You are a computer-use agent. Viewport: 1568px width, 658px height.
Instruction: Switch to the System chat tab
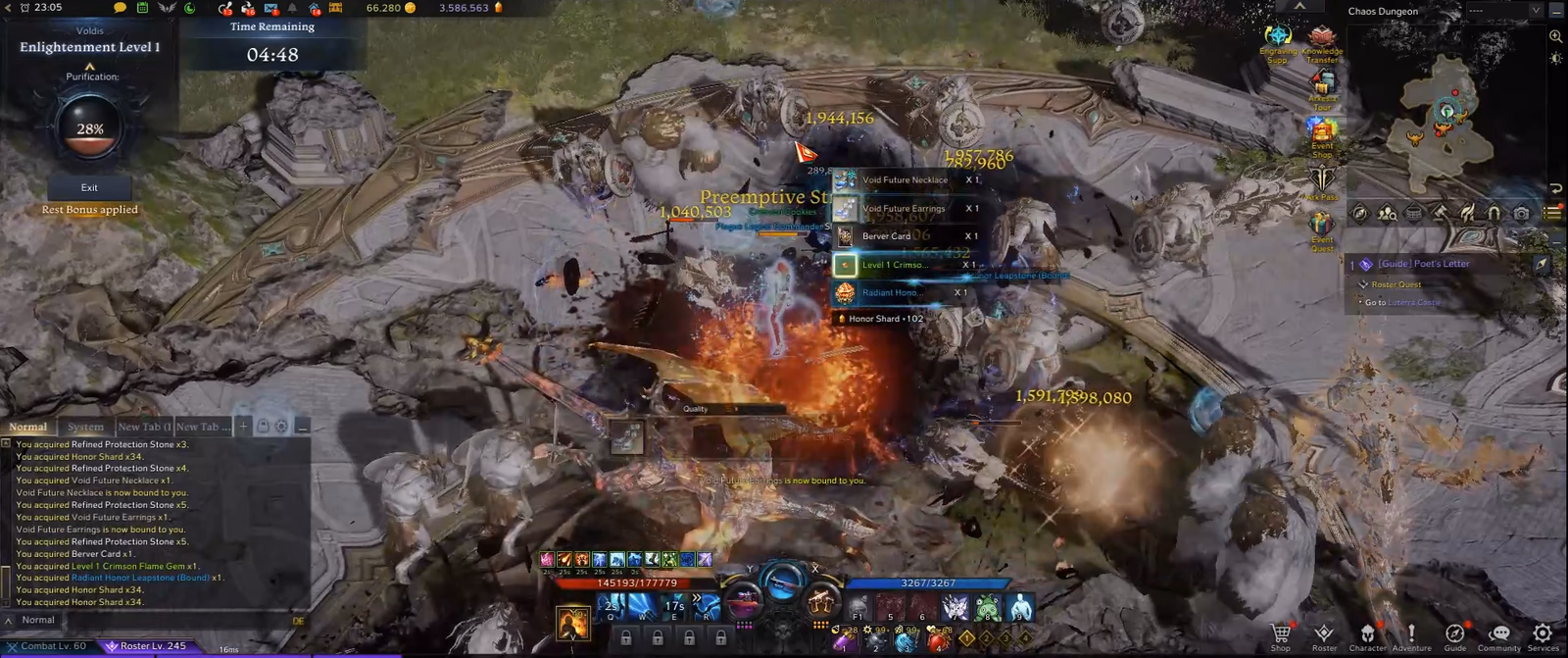point(85,427)
